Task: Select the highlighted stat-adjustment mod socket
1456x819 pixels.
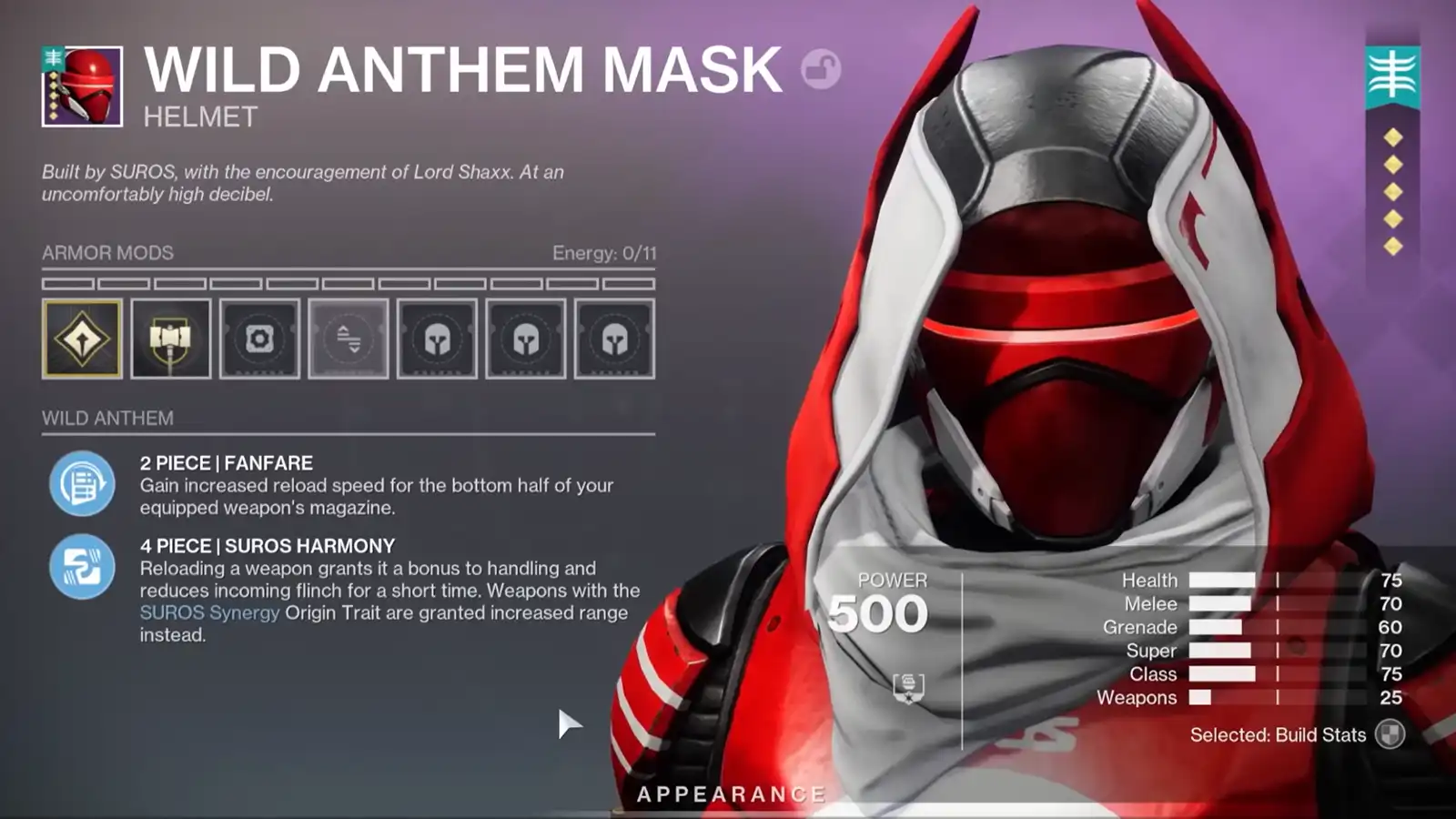Action: pyautogui.click(x=349, y=339)
